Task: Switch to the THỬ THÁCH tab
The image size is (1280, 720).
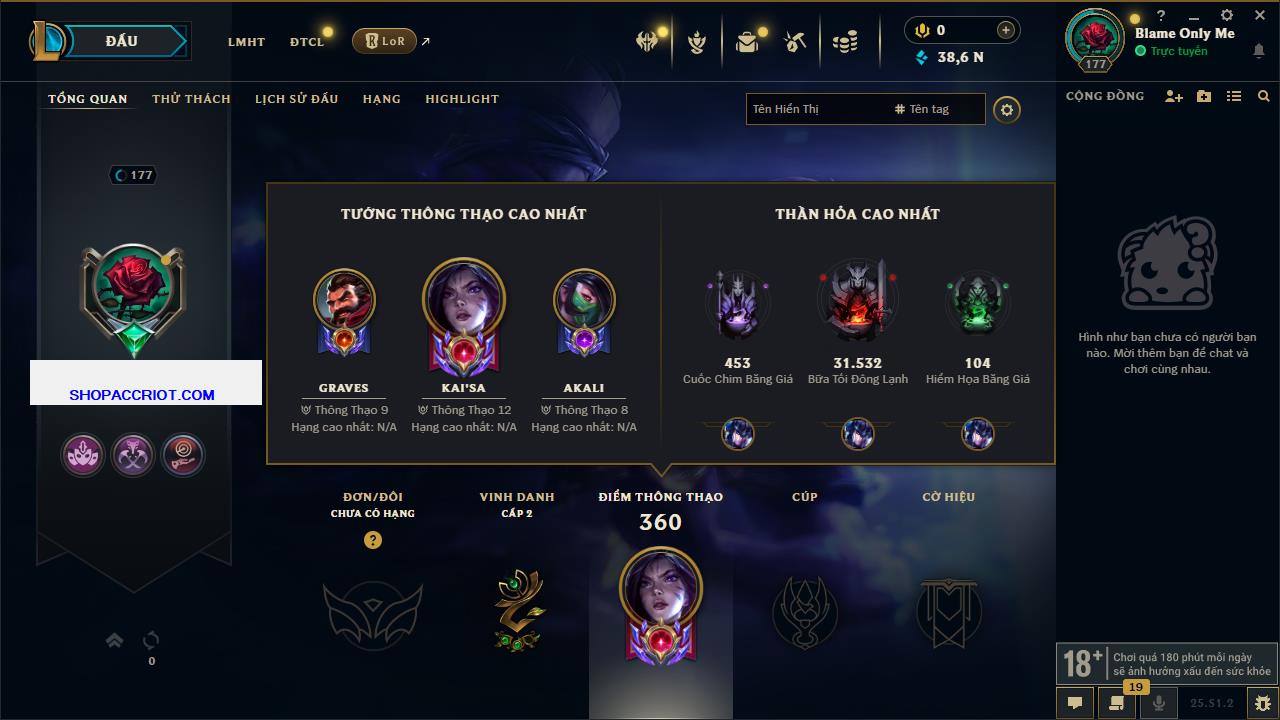Action: (x=191, y=99)
